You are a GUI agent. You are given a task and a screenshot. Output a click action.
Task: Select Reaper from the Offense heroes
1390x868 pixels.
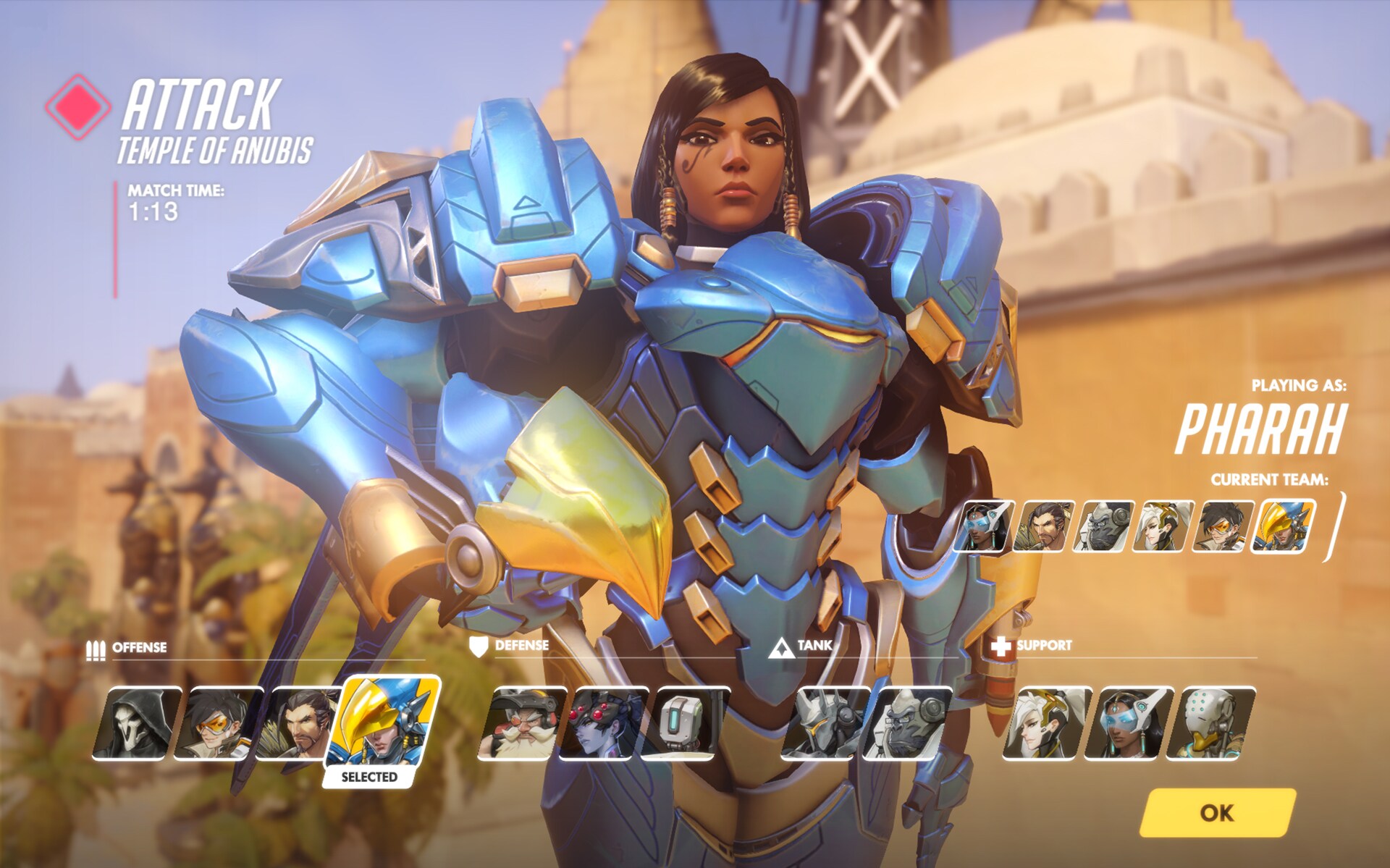click(136, 722)
